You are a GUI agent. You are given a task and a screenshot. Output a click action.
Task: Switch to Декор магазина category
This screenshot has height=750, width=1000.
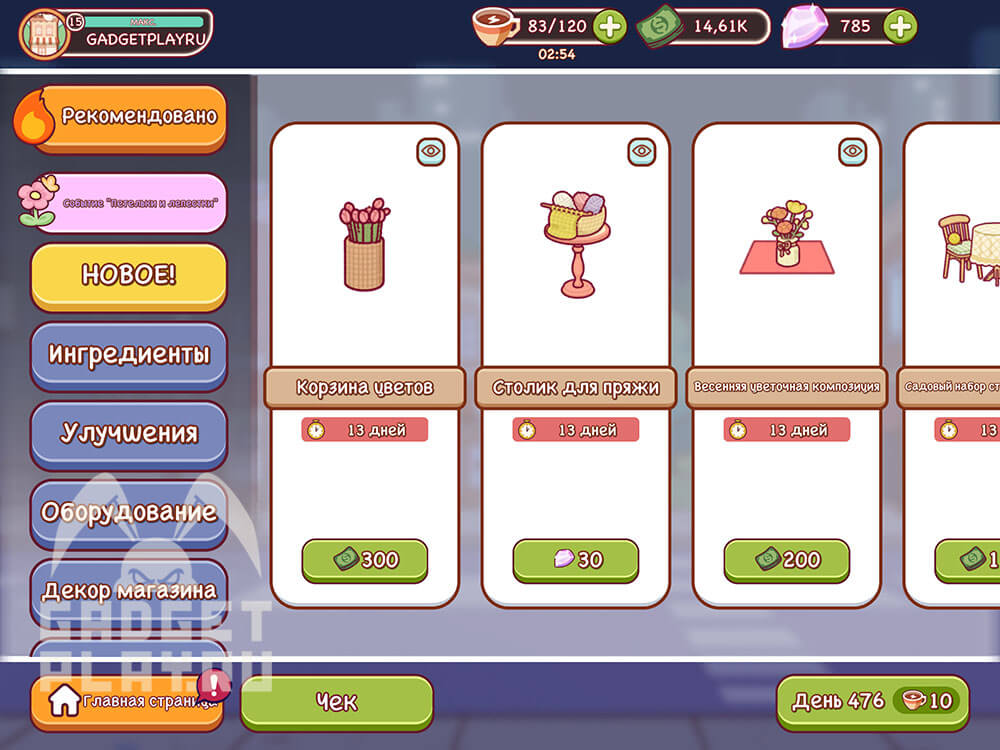click(128, 590)
